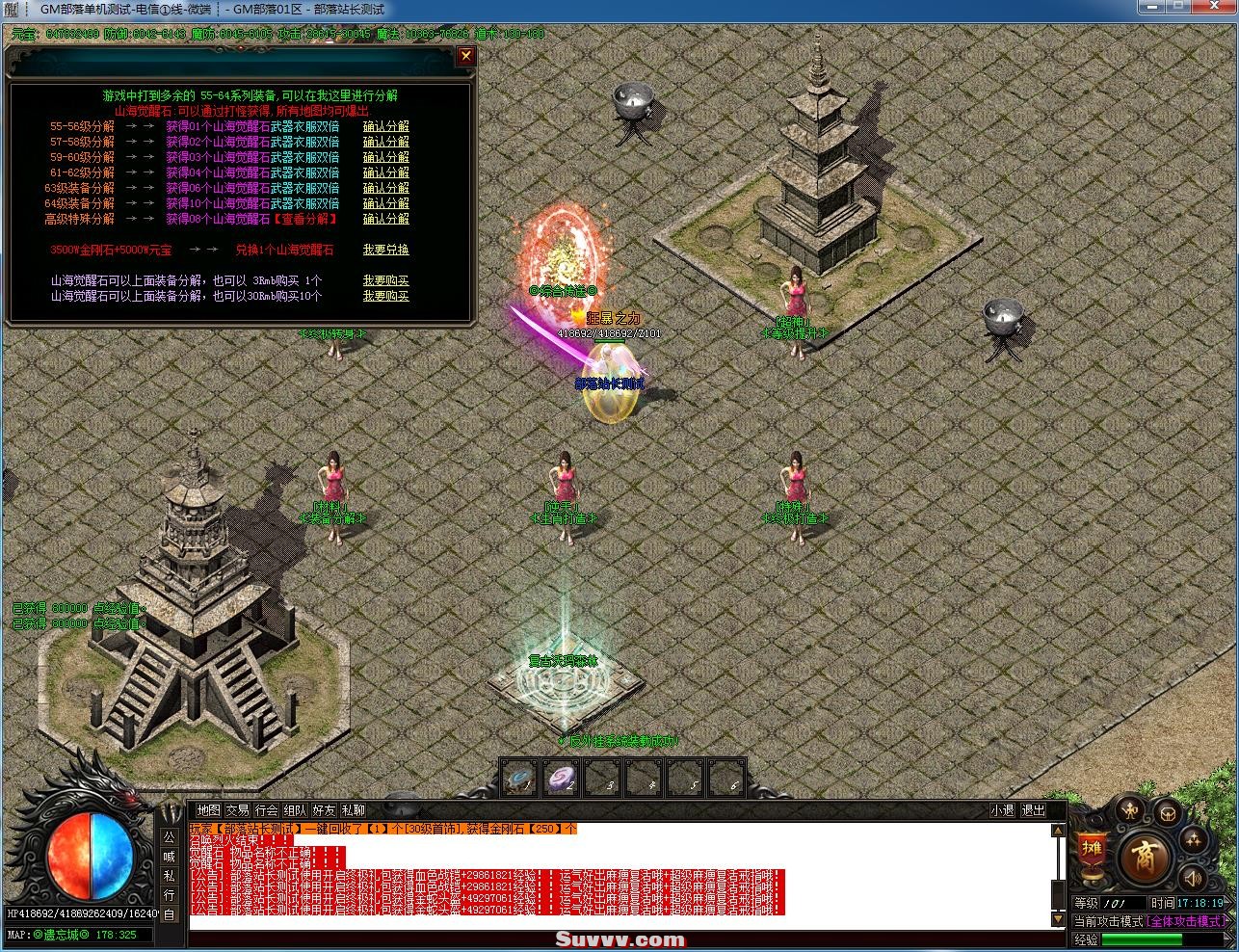Image resolution: width=1239 pixels, height=952 pixels.
Task: Click the 我要兑换 exchange link
Action: [385, 249]
